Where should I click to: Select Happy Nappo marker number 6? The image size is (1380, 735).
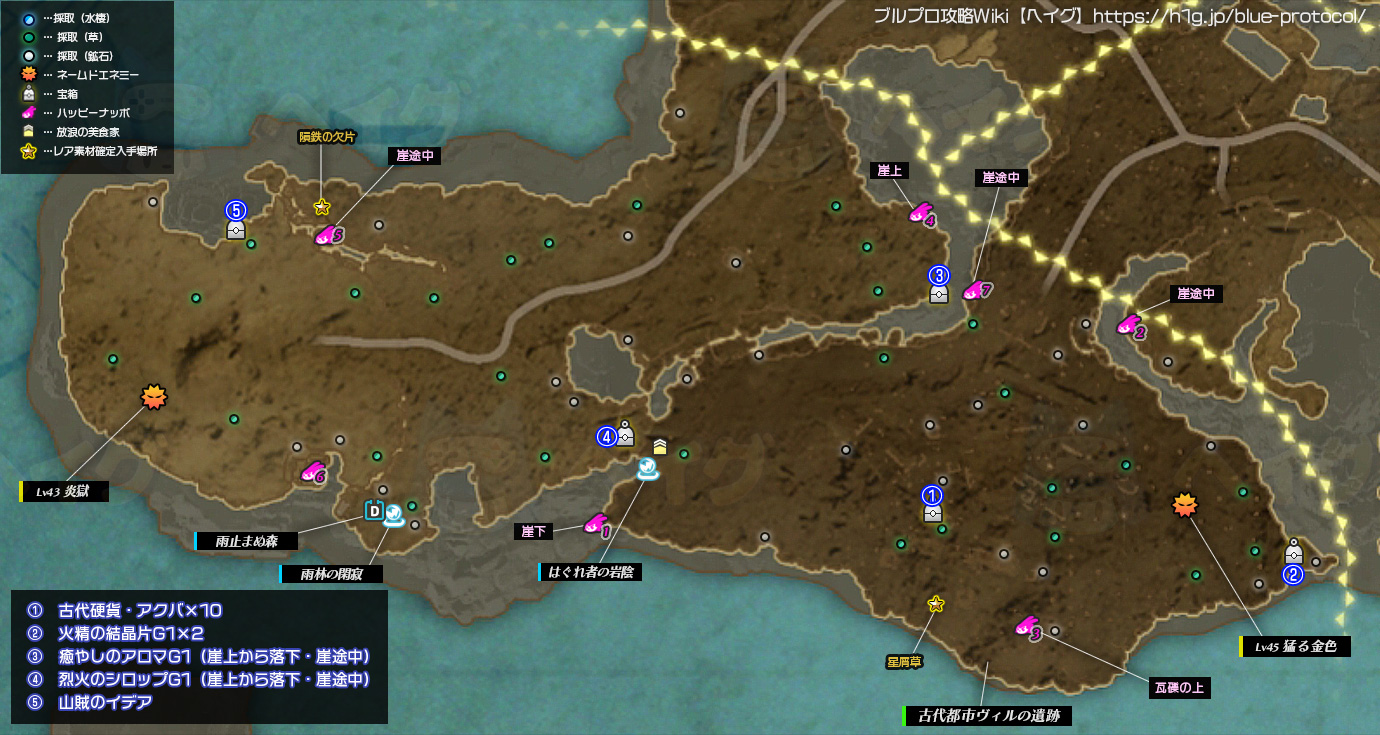pos(312,471)
